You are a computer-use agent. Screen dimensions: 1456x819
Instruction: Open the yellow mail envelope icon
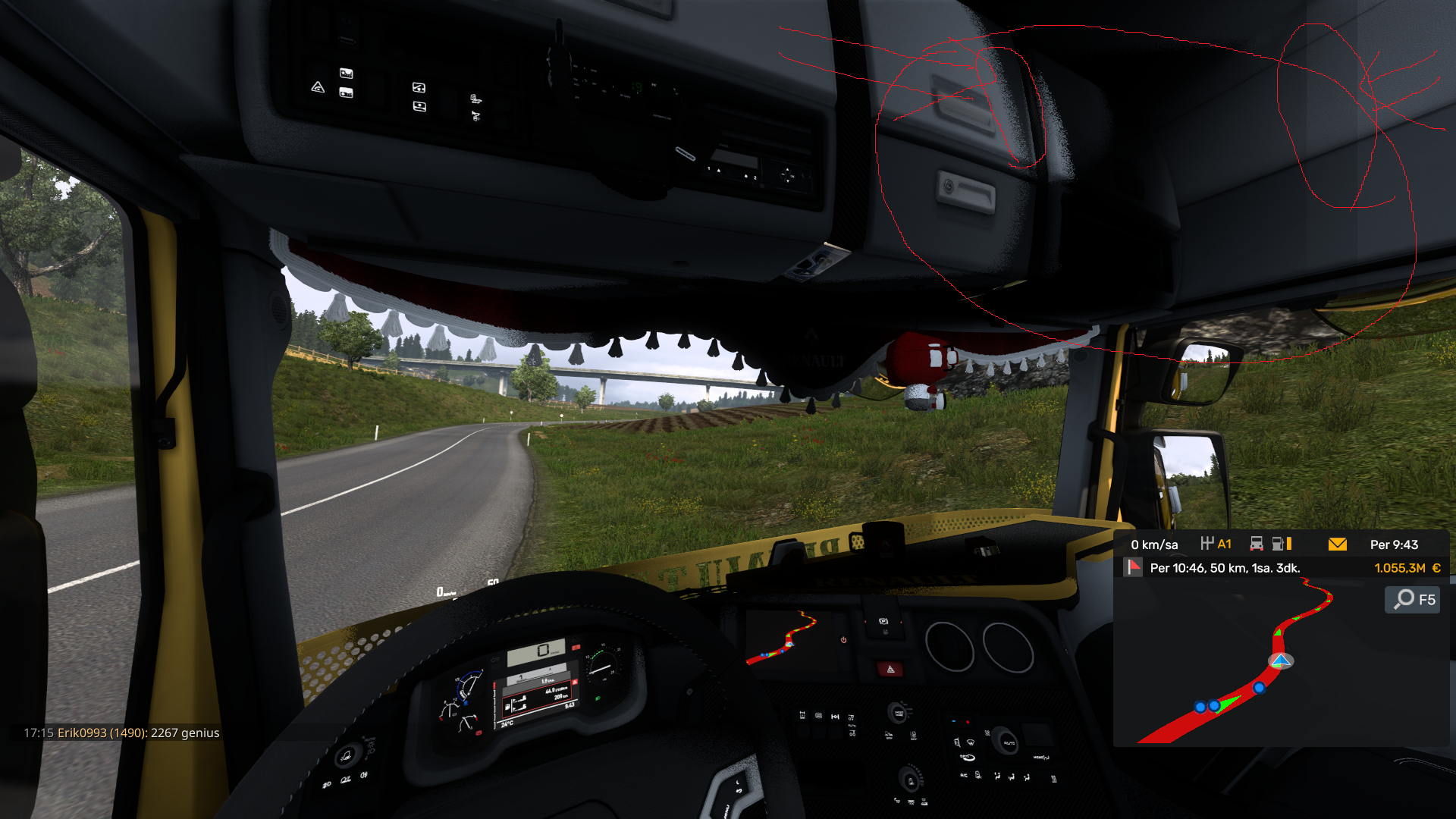click(x=1337, y=544)
